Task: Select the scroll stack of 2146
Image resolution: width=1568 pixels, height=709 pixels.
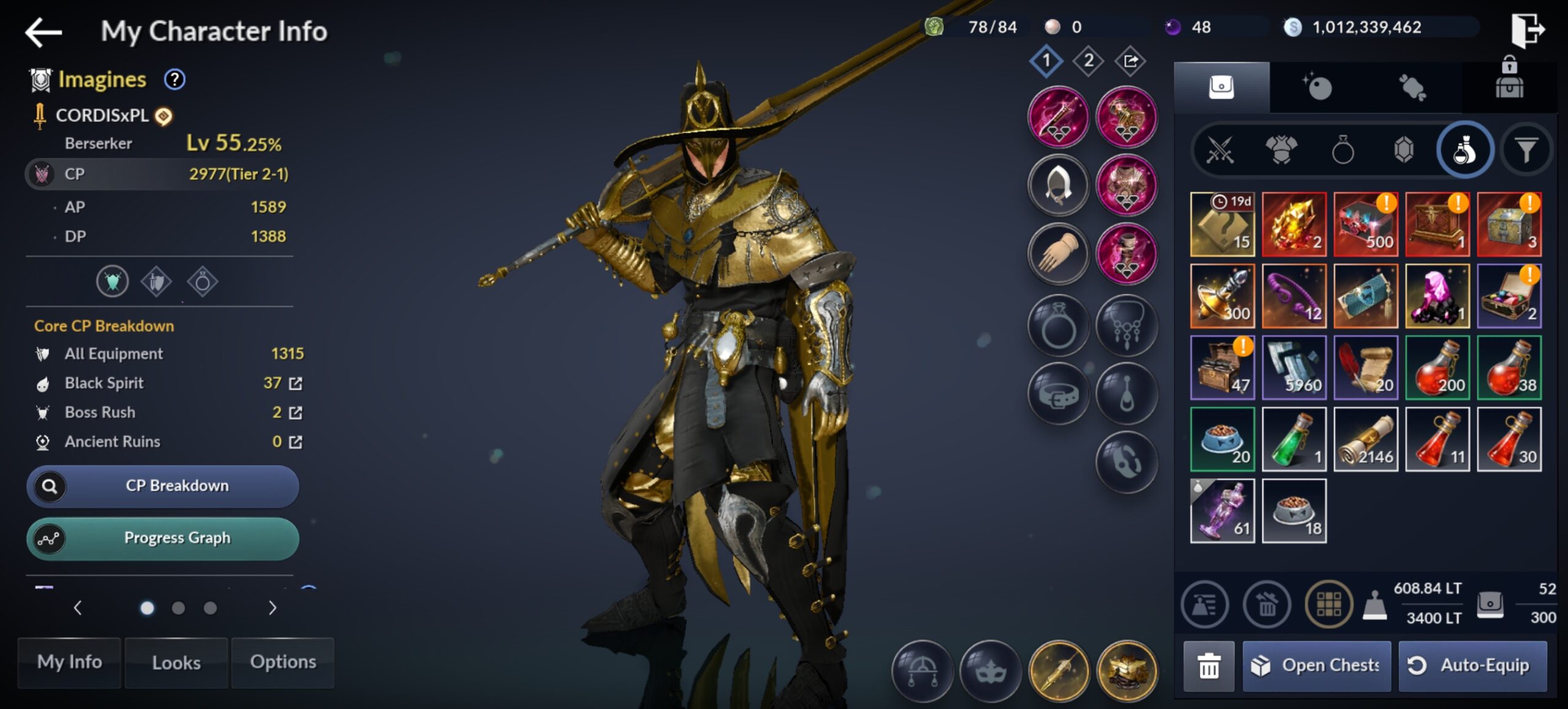Action: point(1366,439)
